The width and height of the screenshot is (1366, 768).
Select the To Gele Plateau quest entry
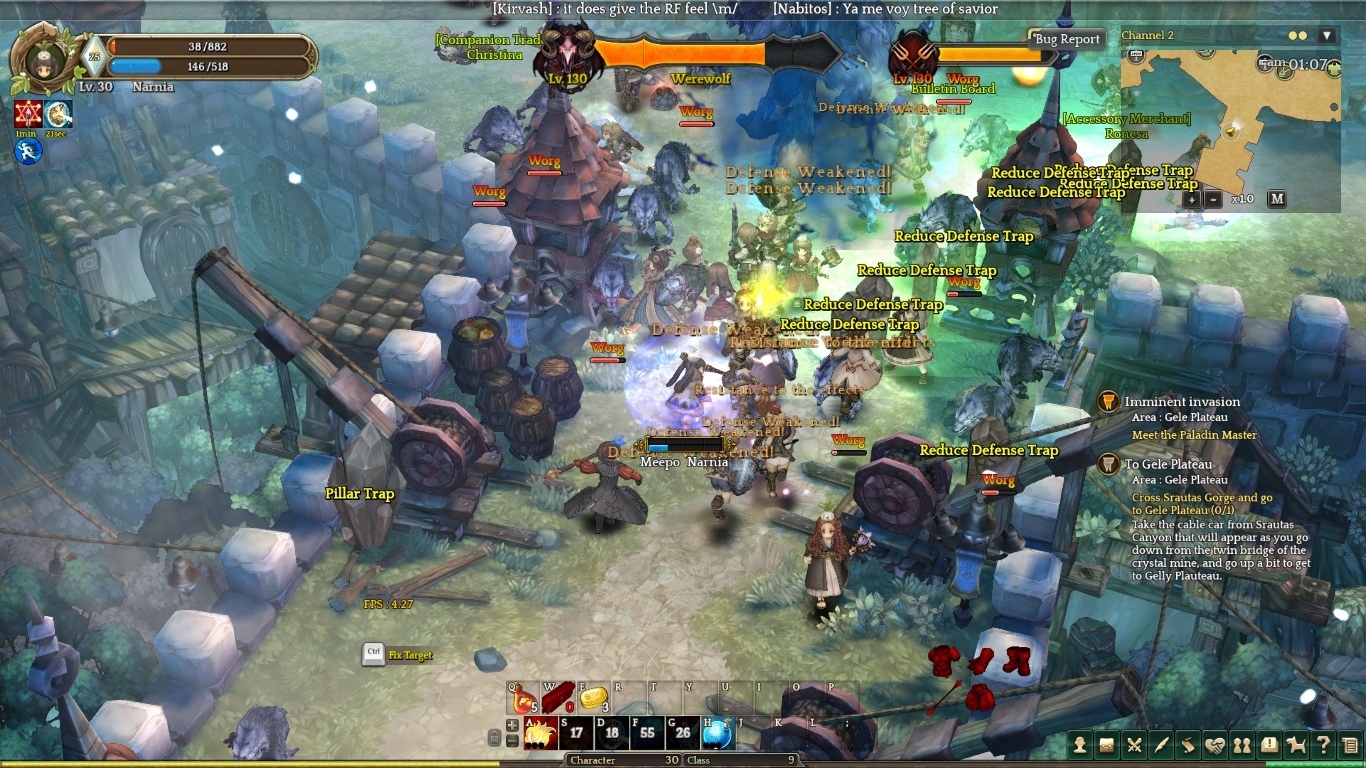click(1168, 464)
